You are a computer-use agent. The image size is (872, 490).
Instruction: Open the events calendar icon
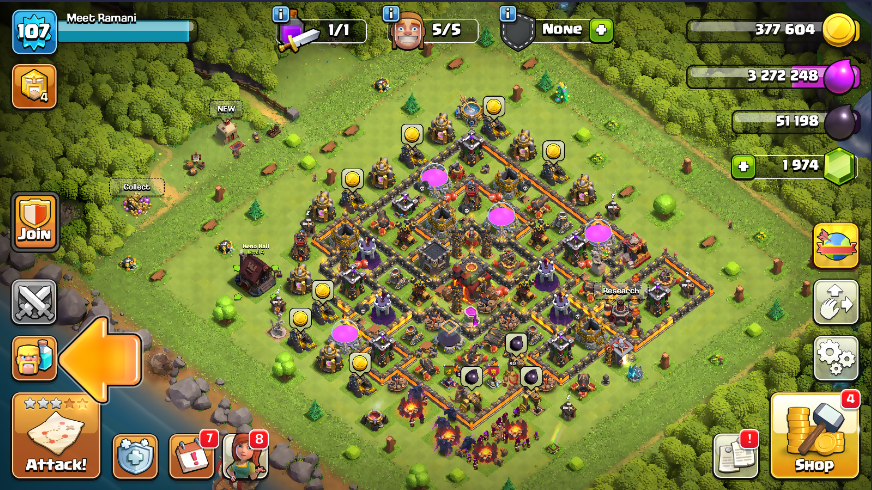191,455
